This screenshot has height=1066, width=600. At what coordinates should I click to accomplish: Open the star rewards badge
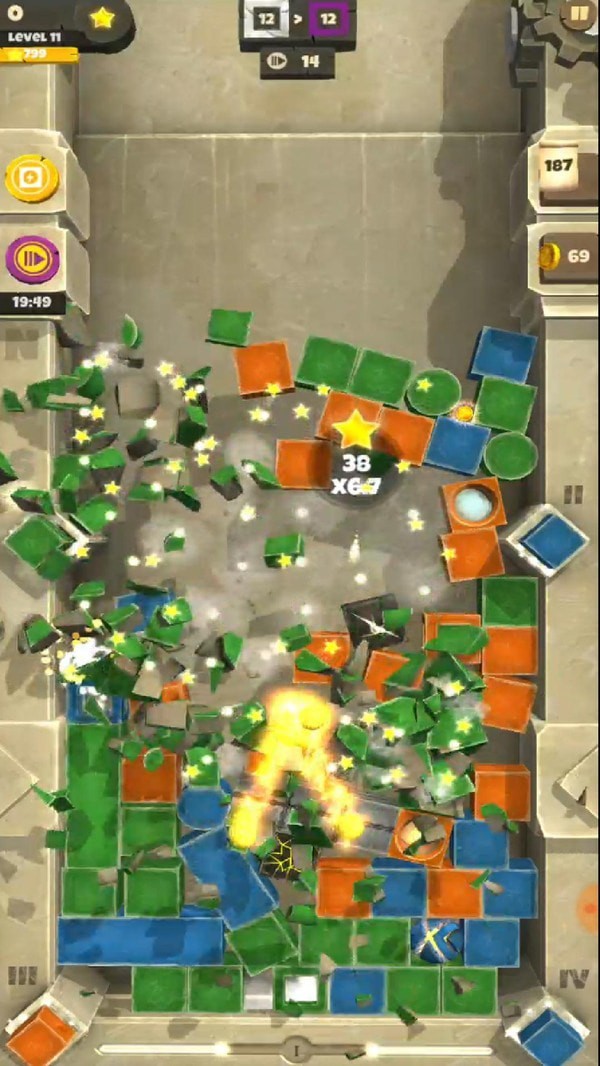[x=101, y=18]
